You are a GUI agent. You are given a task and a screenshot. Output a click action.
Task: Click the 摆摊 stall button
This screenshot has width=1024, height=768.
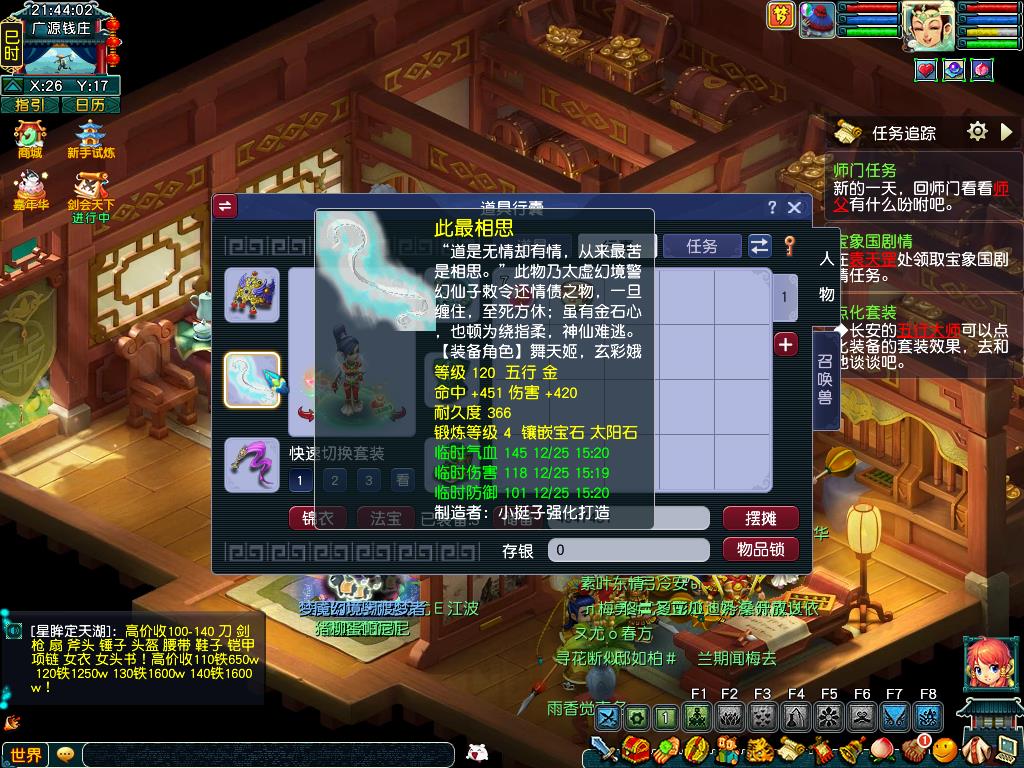760,518
